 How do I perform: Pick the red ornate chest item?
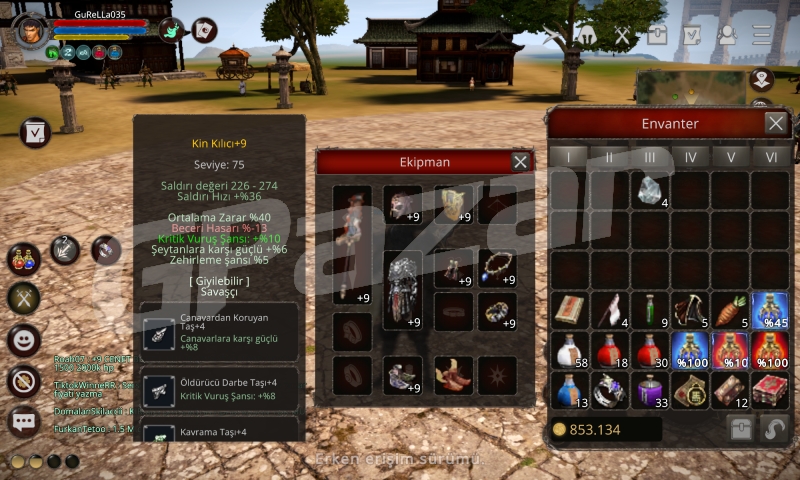pyautogui.click(x=770, y=390)
